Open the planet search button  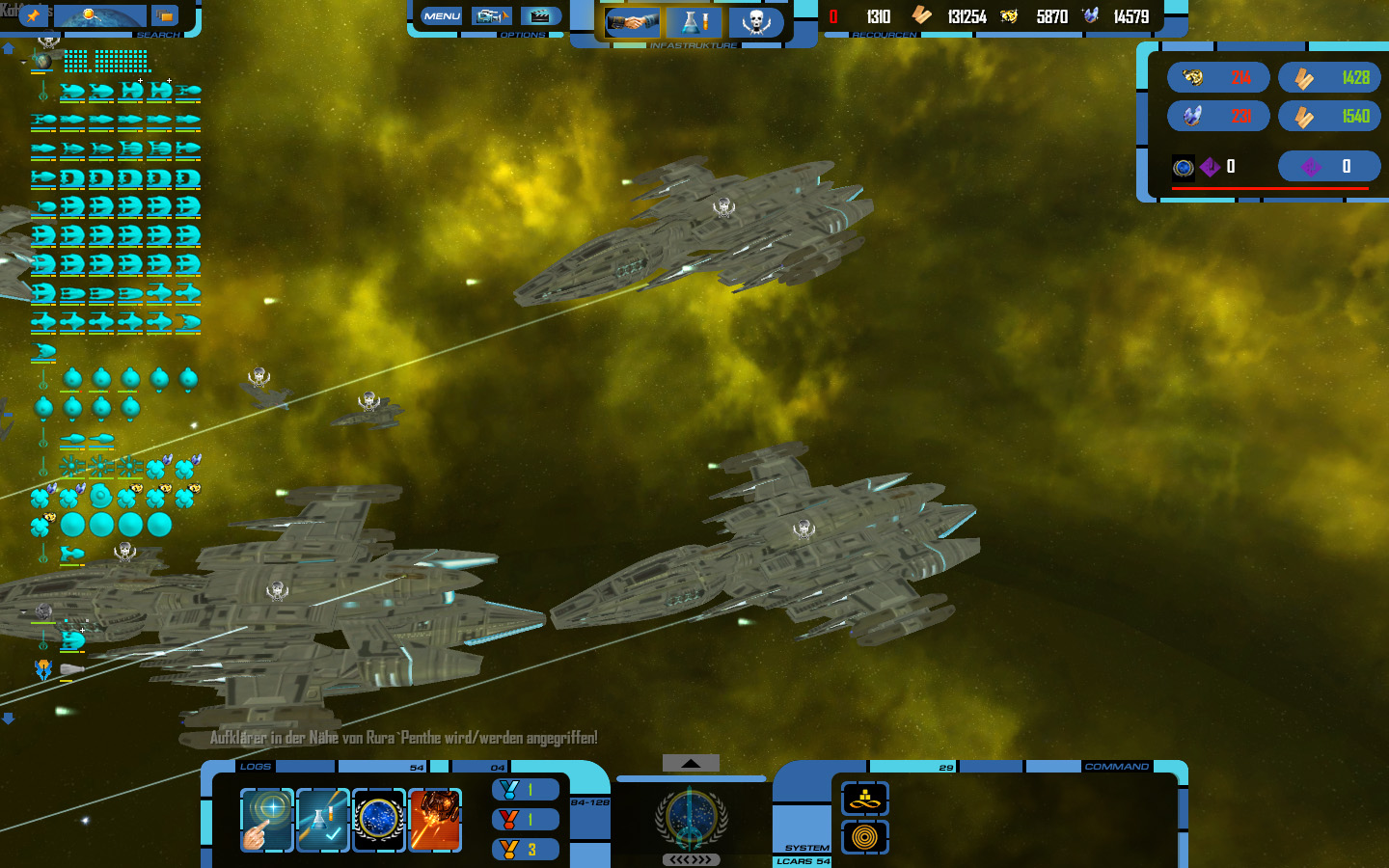click(100, 16)
